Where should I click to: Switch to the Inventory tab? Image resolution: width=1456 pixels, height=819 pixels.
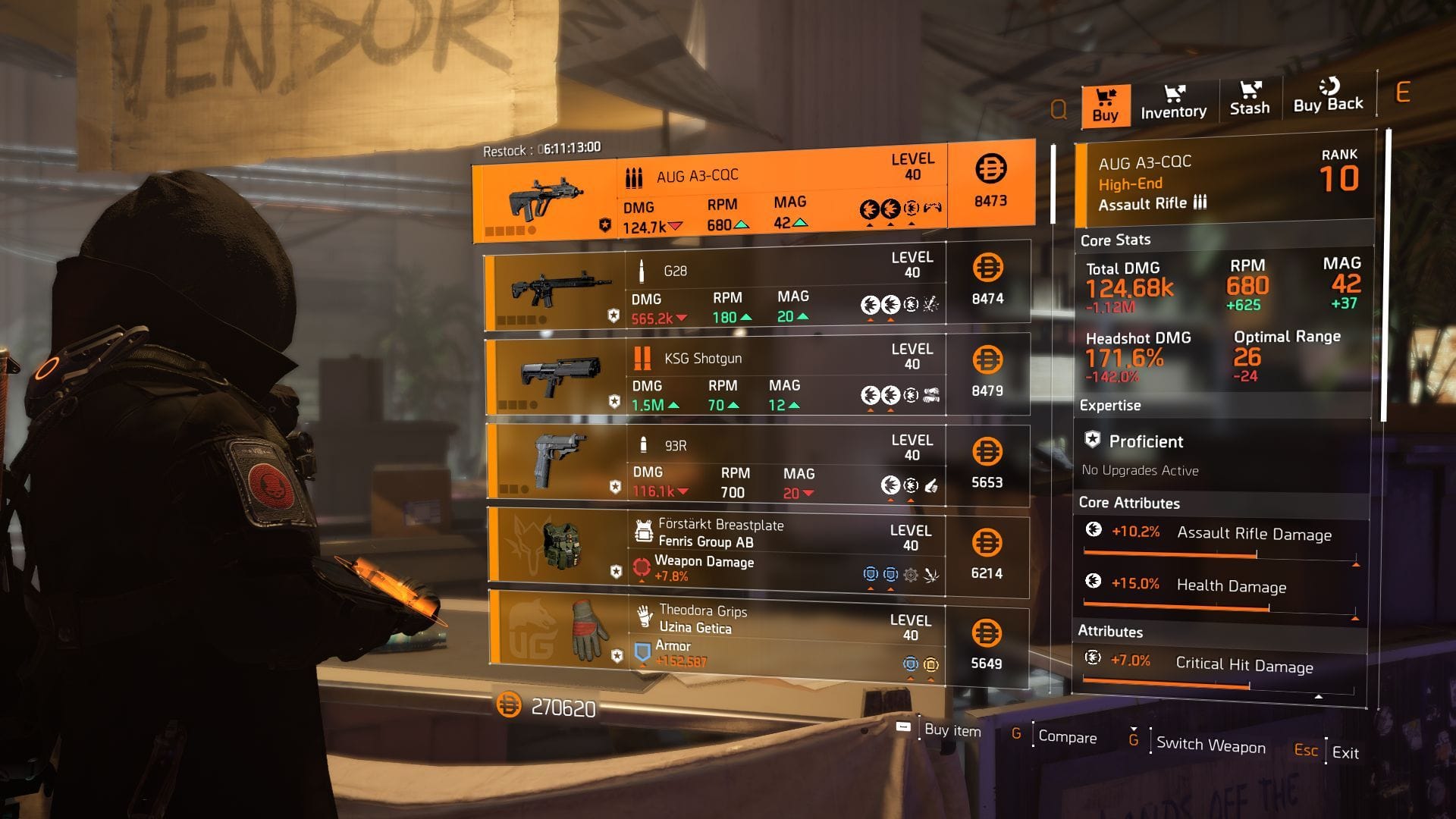[1172, 102]
